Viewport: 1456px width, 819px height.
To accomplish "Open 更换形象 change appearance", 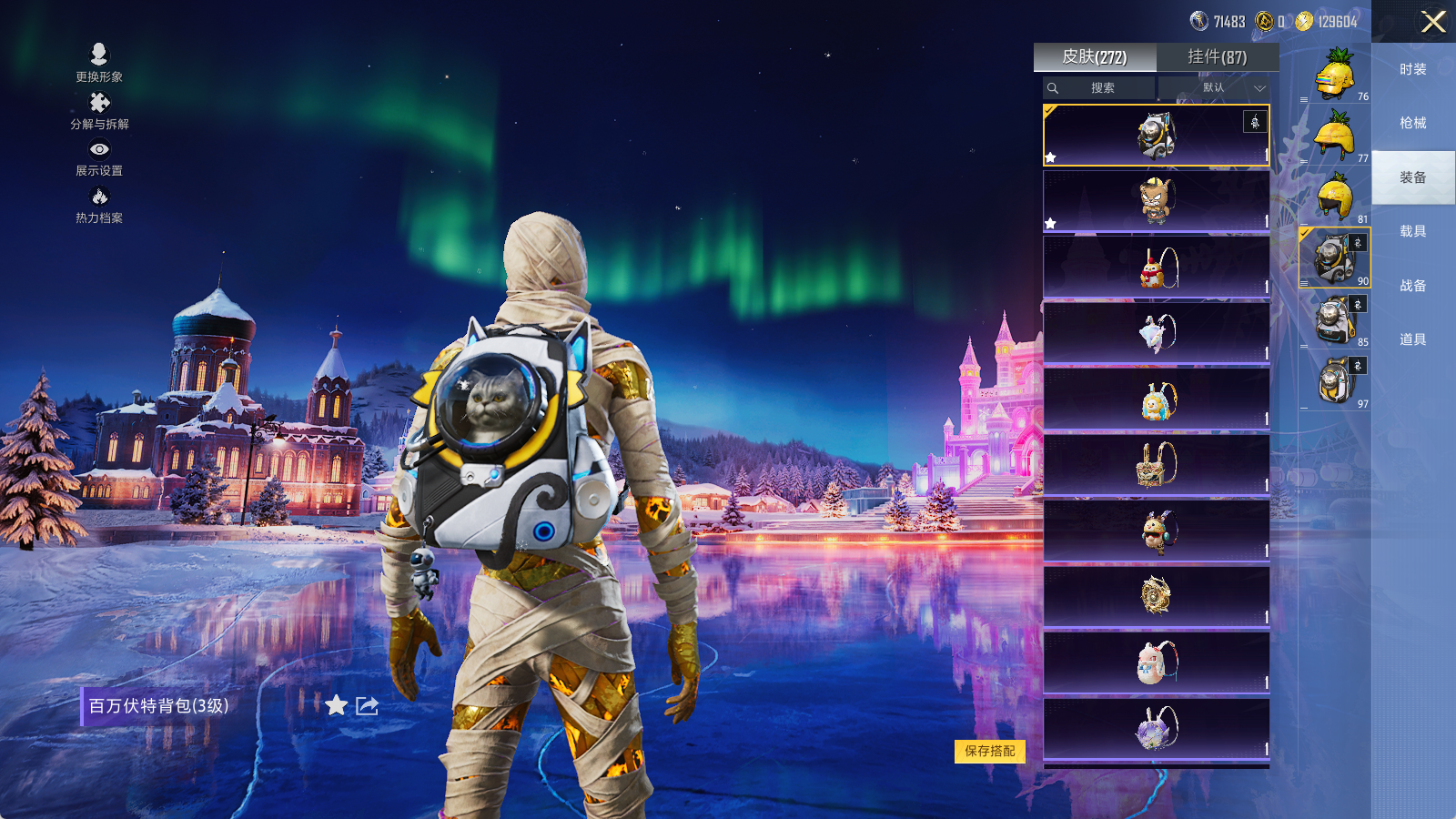I will (x=99, y=63).
